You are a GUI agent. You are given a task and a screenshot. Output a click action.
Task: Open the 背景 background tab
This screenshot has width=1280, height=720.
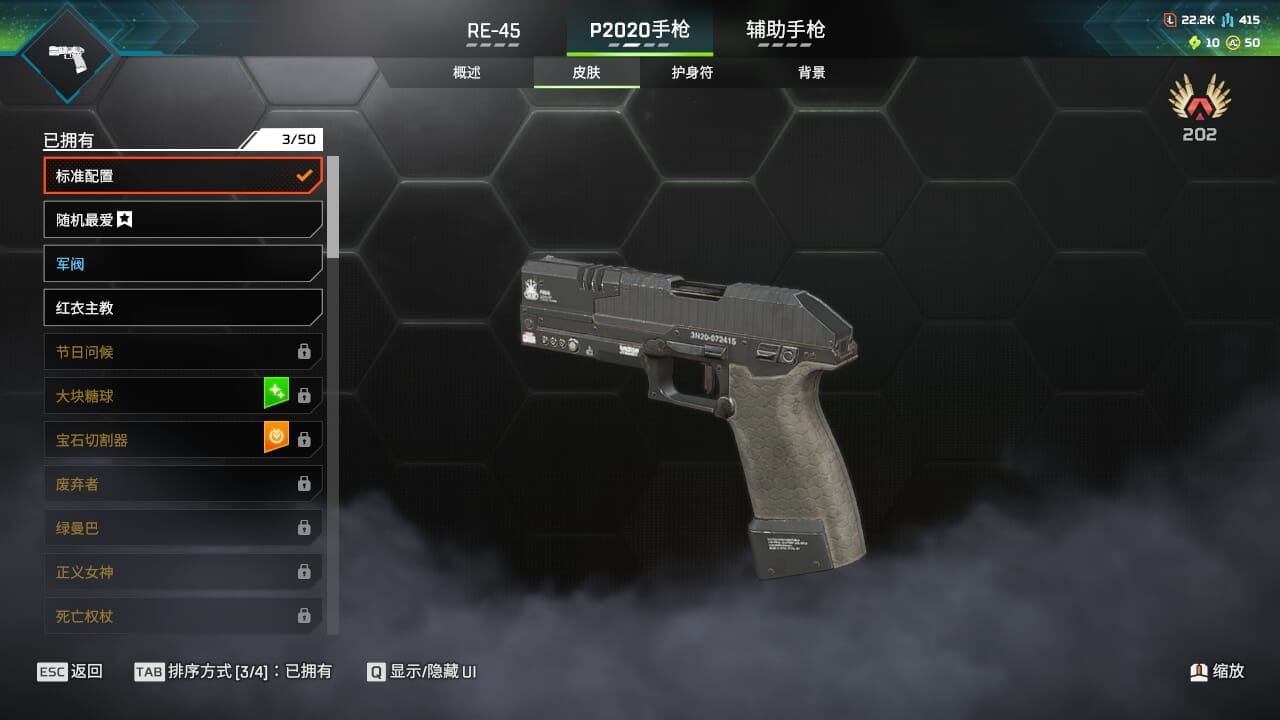[811, 73]
